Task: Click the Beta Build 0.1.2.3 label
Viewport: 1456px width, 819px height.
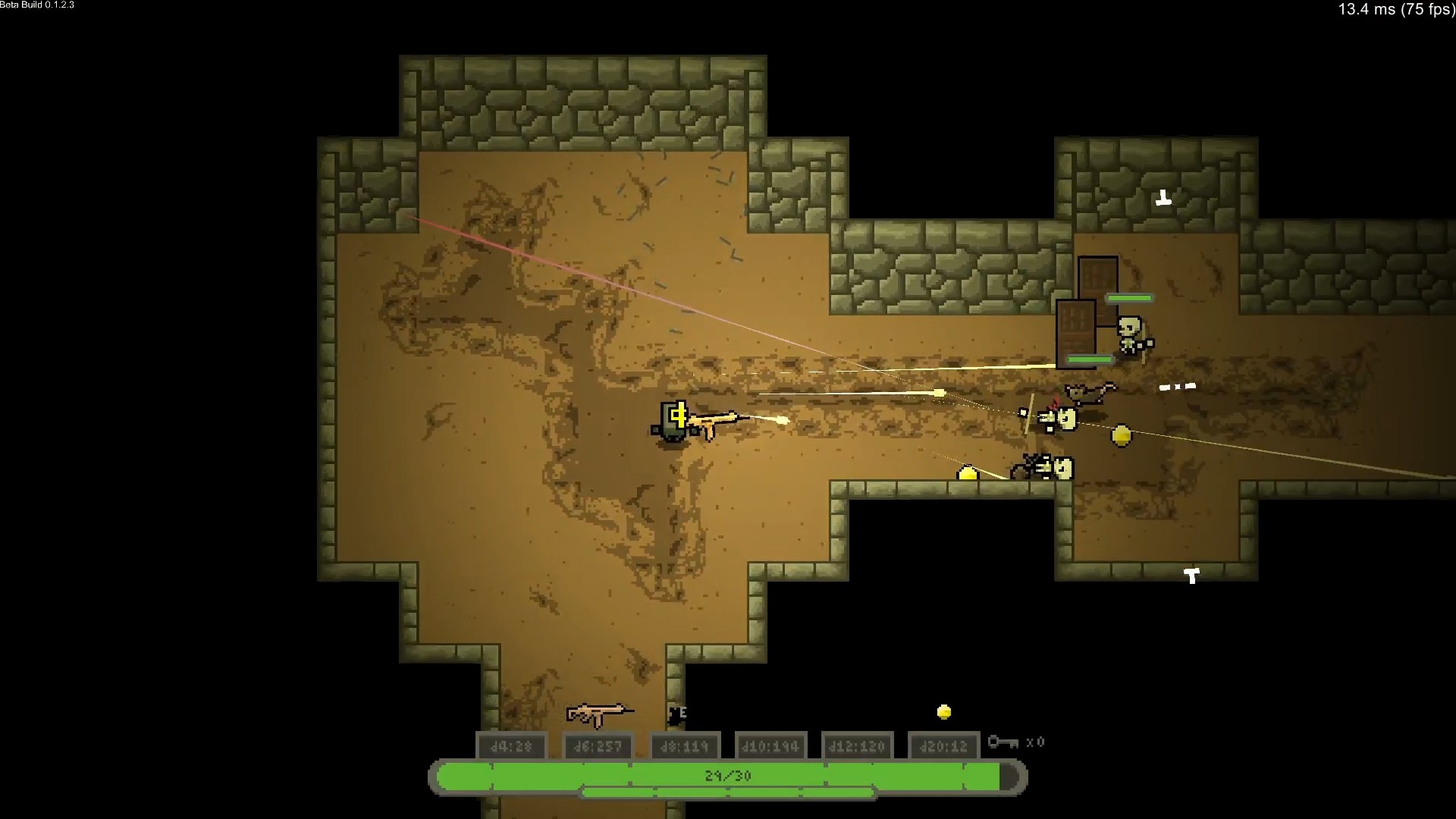Action: pyautogui.click(x=37, y=5)
